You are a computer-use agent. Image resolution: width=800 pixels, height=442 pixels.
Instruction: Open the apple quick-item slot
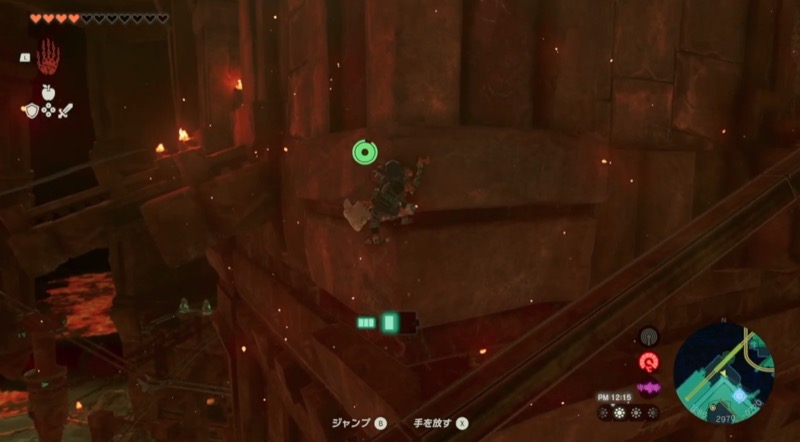(48, 91)
